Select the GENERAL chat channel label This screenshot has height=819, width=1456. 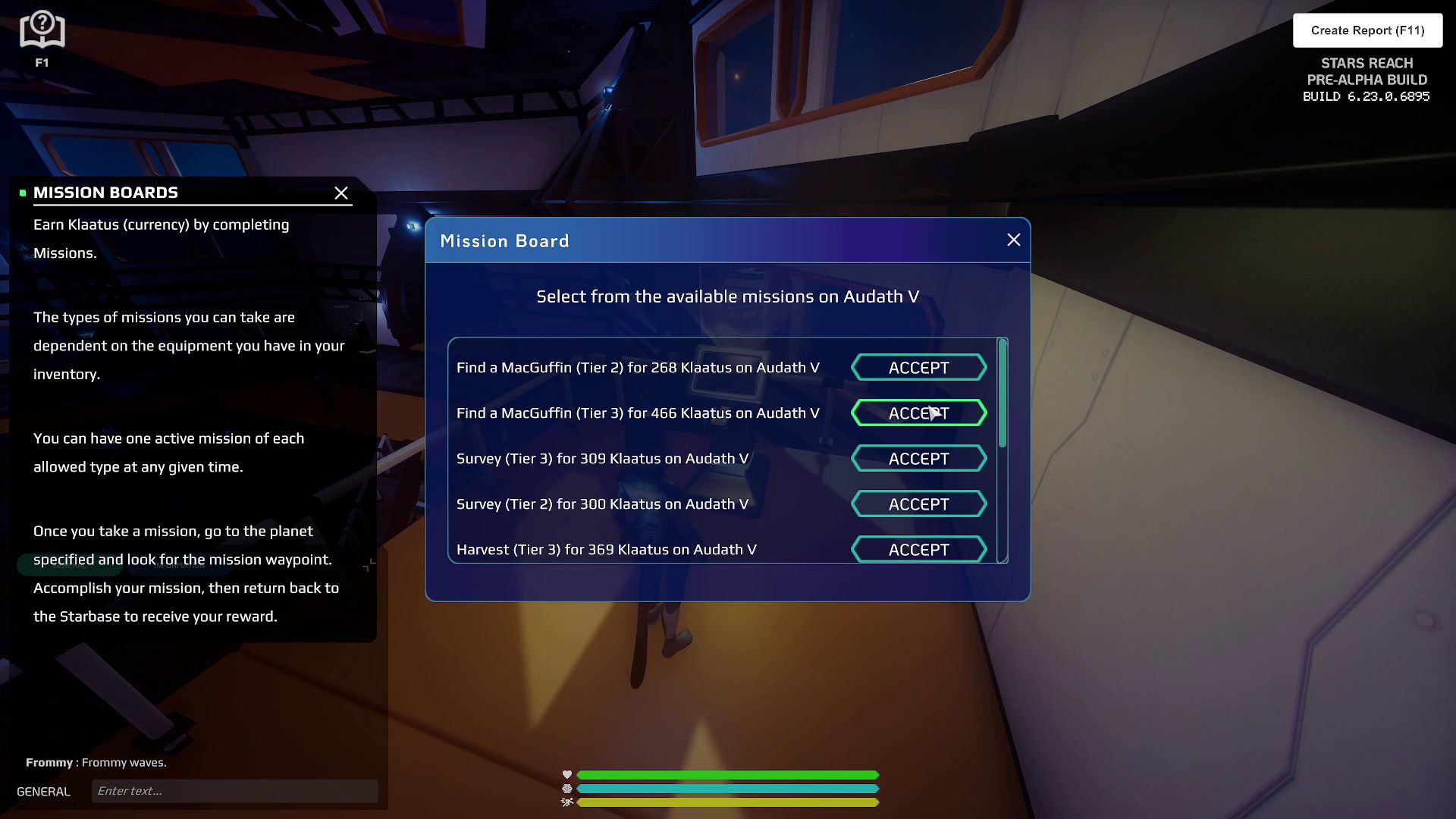tap(43, 792)
